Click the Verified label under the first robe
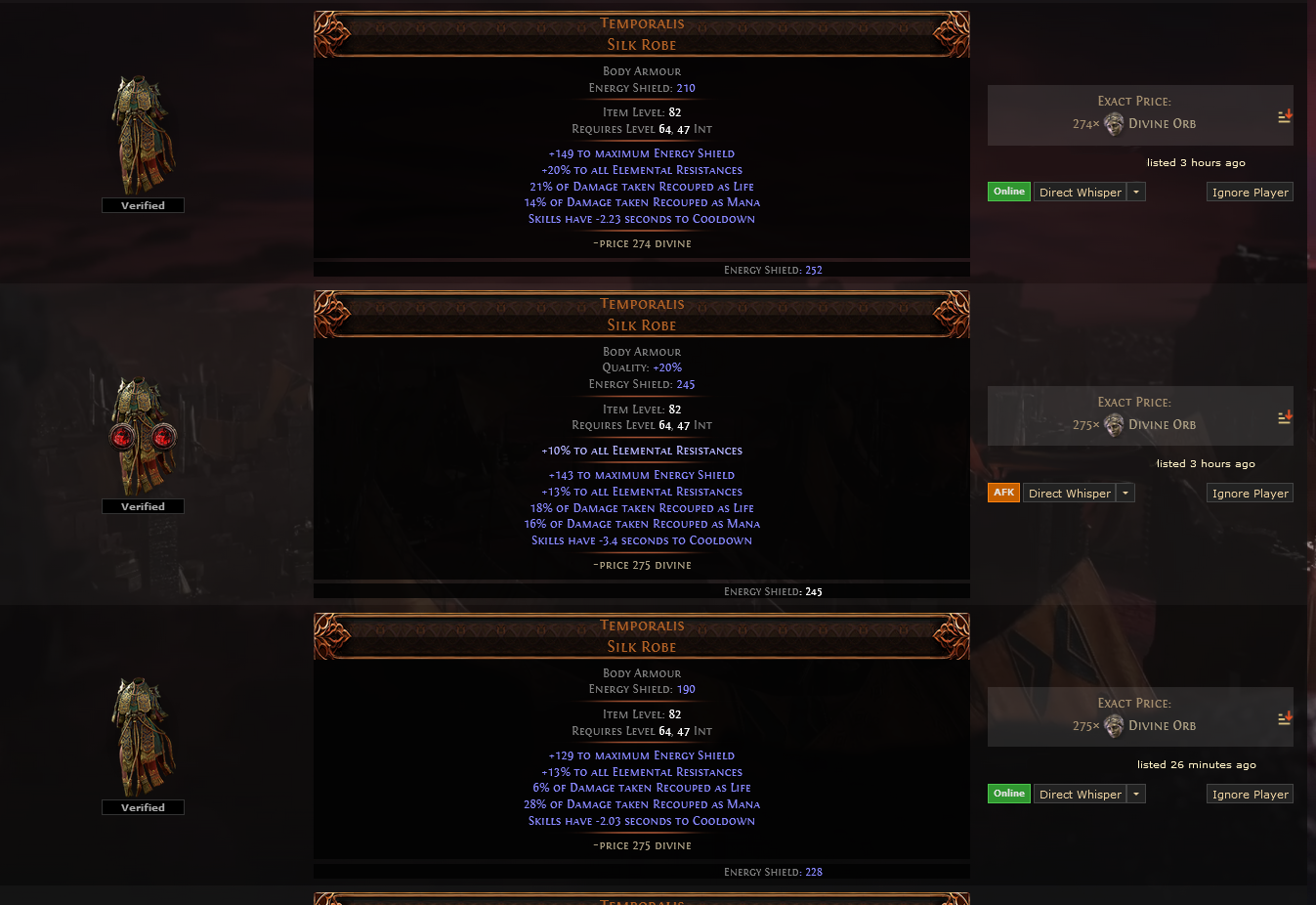Viewport: 1316px width, 905px height. (x=143, y=205)
